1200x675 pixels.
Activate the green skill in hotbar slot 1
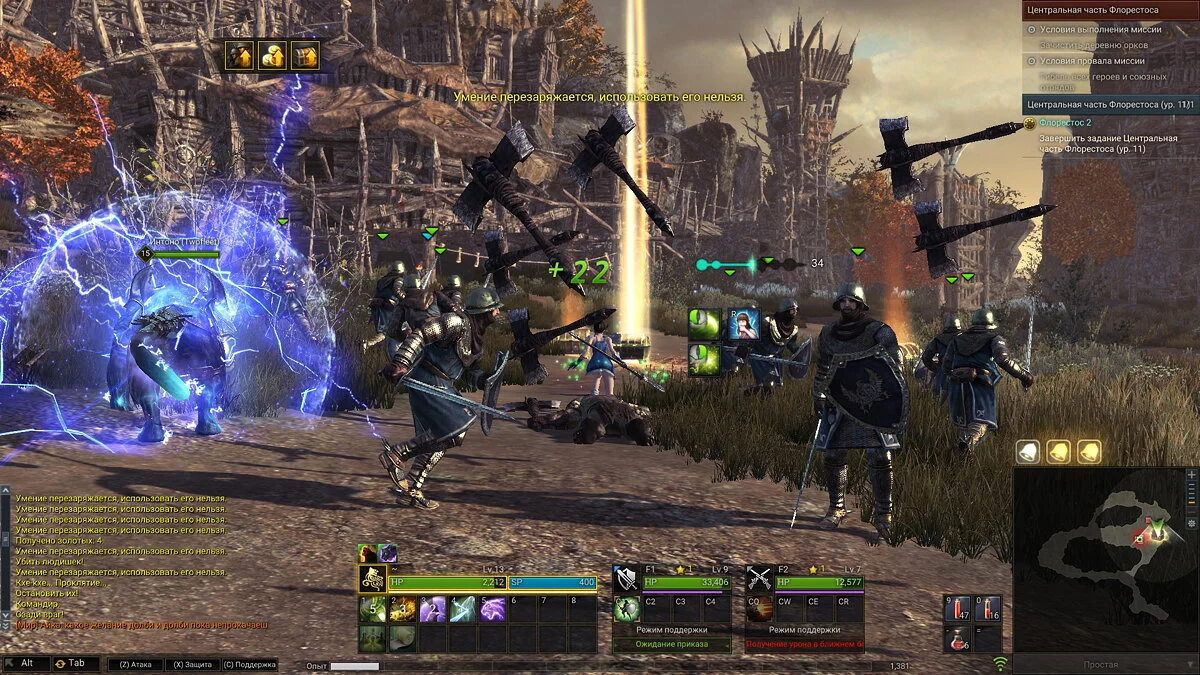[x=373, y=609]
